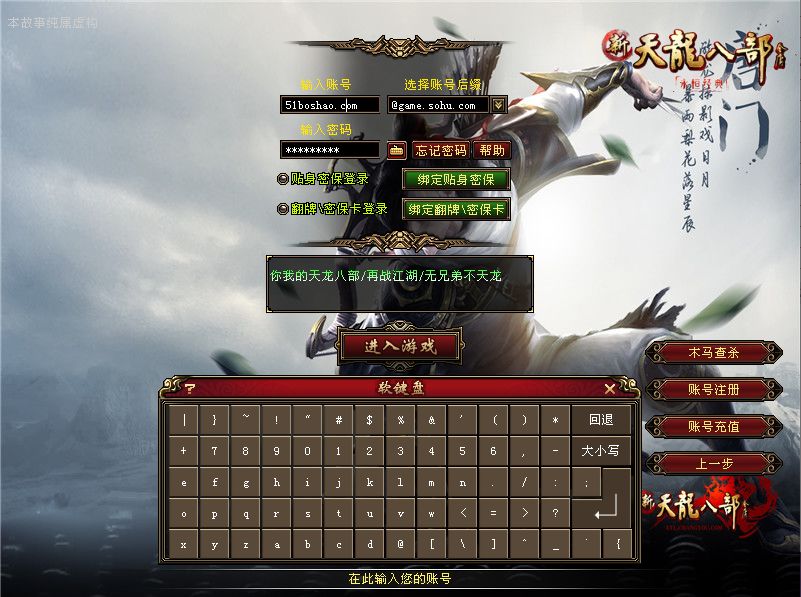Toggle 大小写 caps on soft keyboard
Screen dimensions: 801x597
pyautogui.click(x=601, y=451)
